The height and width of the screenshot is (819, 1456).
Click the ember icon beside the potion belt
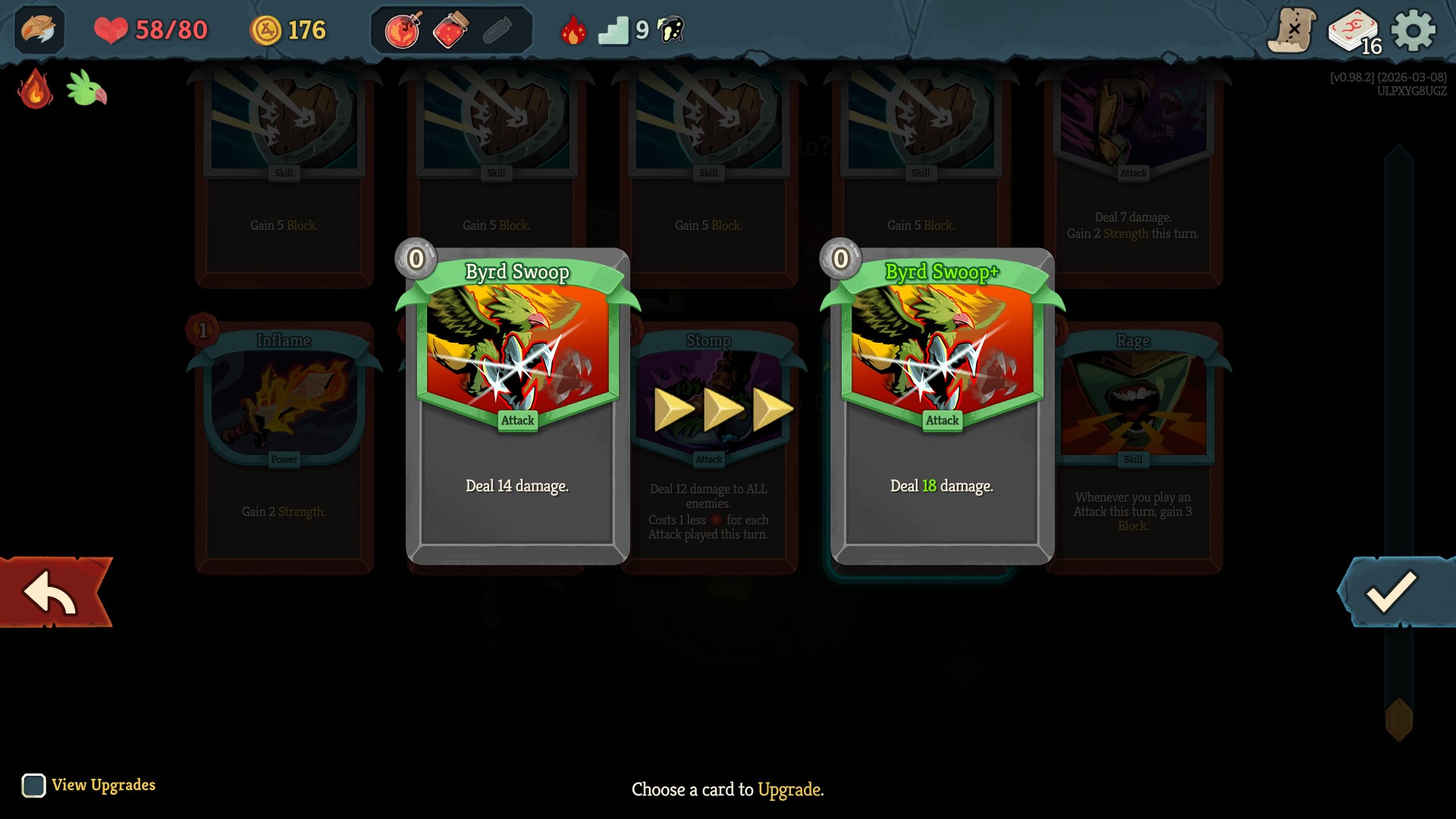coord(576,30)
